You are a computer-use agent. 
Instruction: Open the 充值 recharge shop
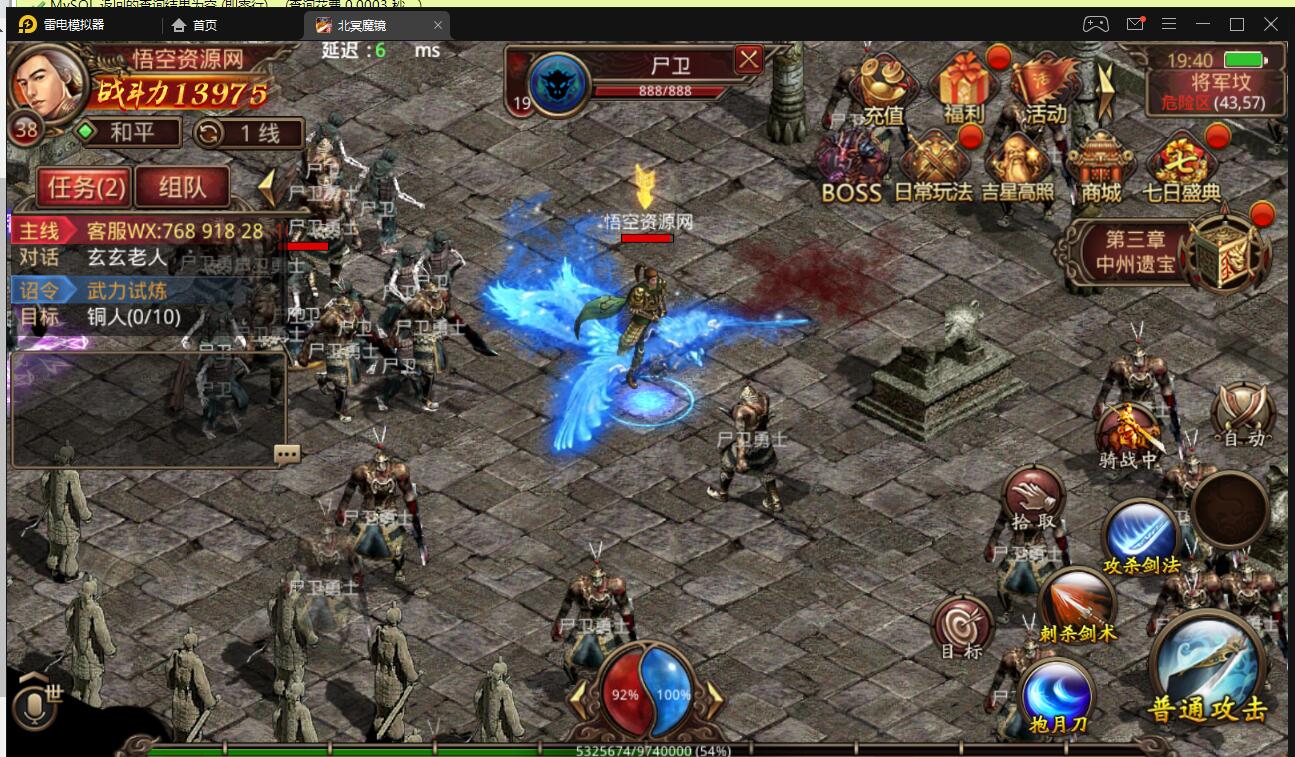(x=882, y=88)
